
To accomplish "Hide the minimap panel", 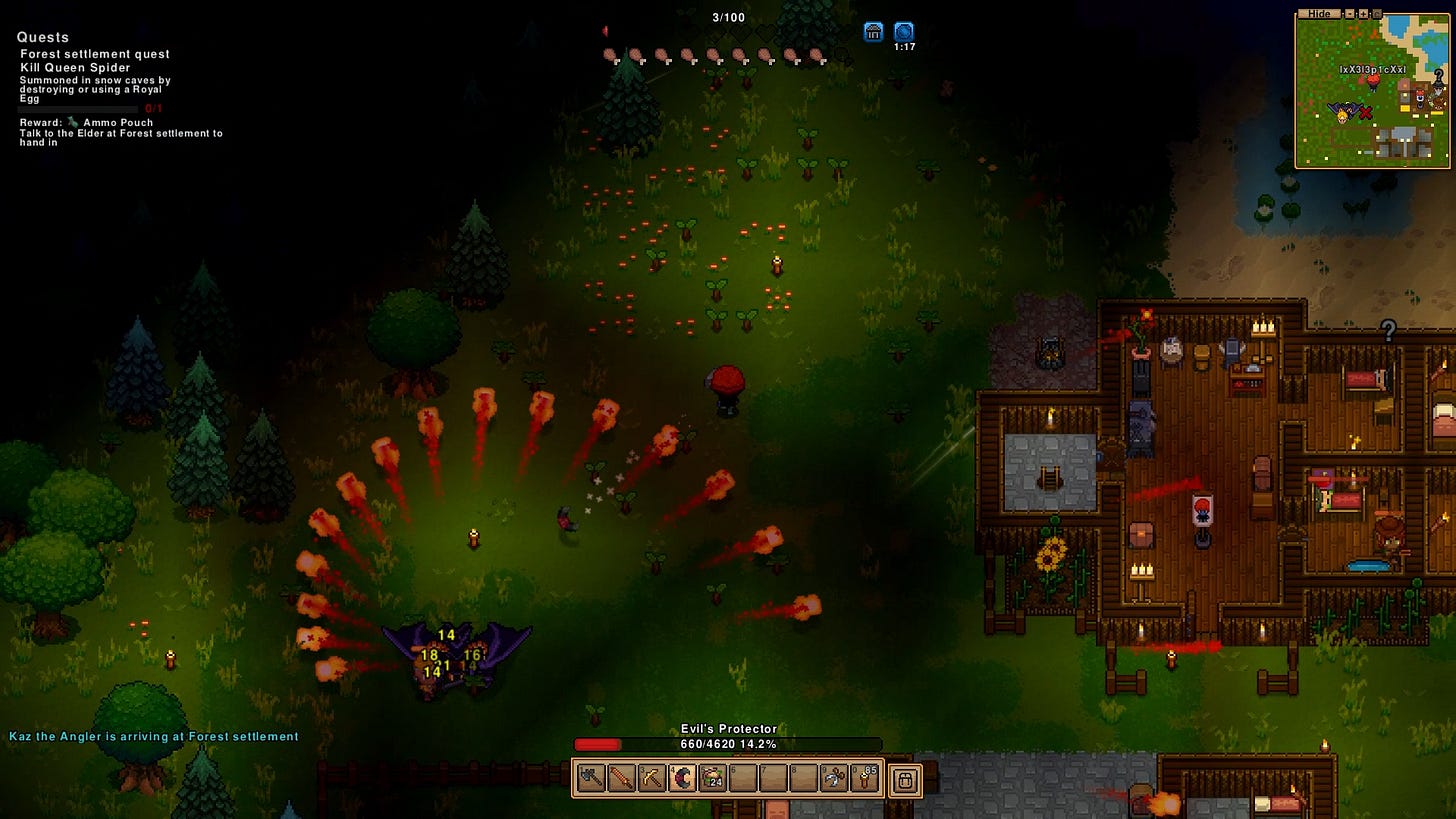I will tap(1320, 13).
